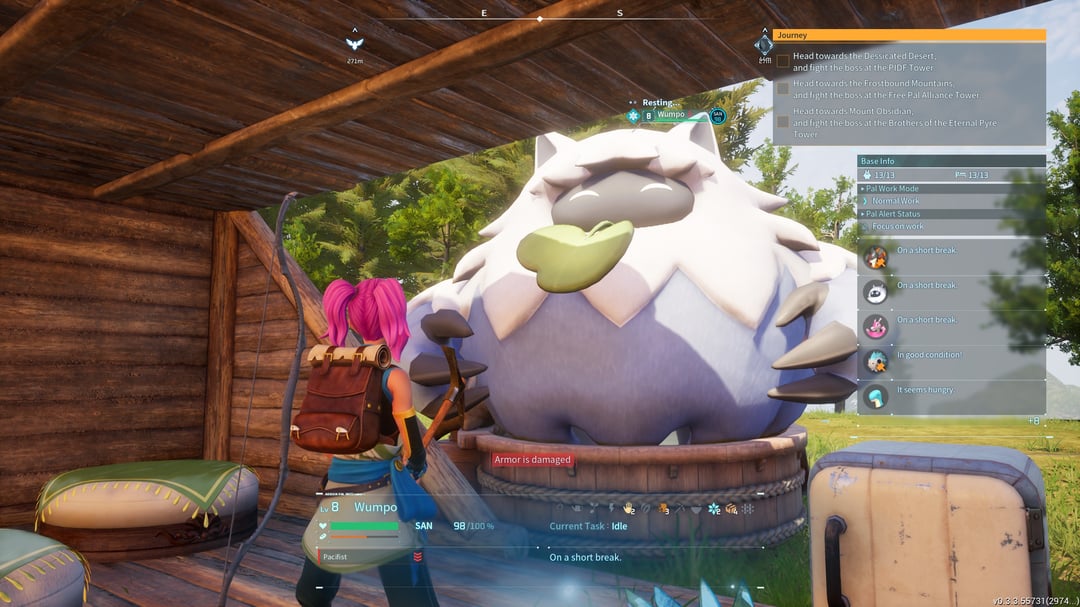The image size is (1080, 607).
Task: Select the Journey tracker header
Action: click(x=910, y=35)
